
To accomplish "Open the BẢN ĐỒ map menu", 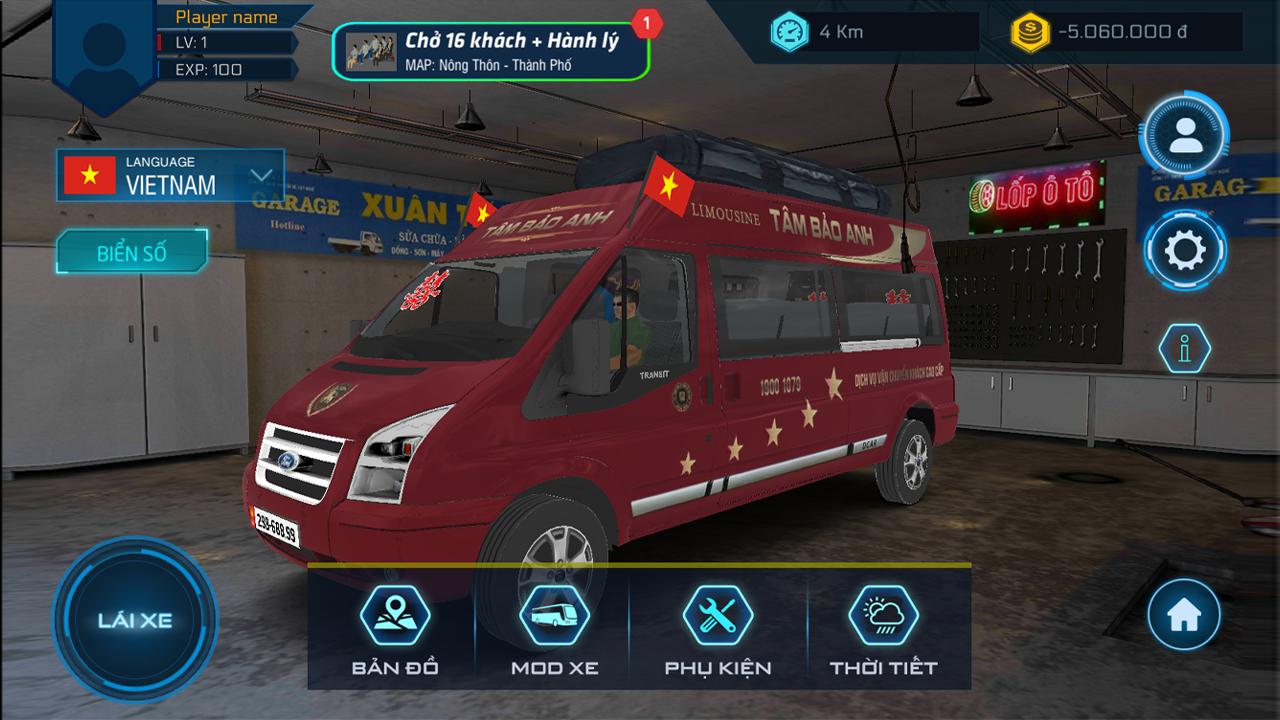I will pos(395,628).
